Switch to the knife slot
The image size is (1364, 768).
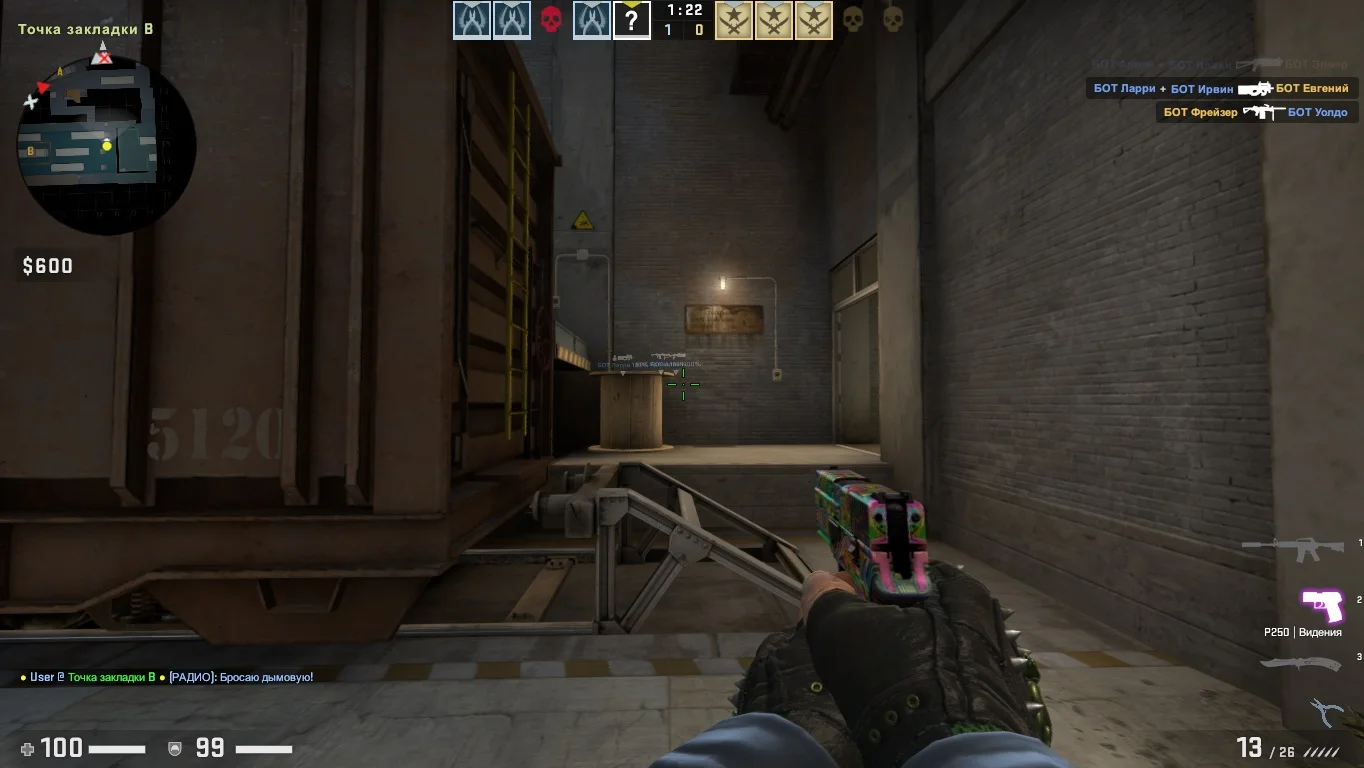coord(1297,663)
